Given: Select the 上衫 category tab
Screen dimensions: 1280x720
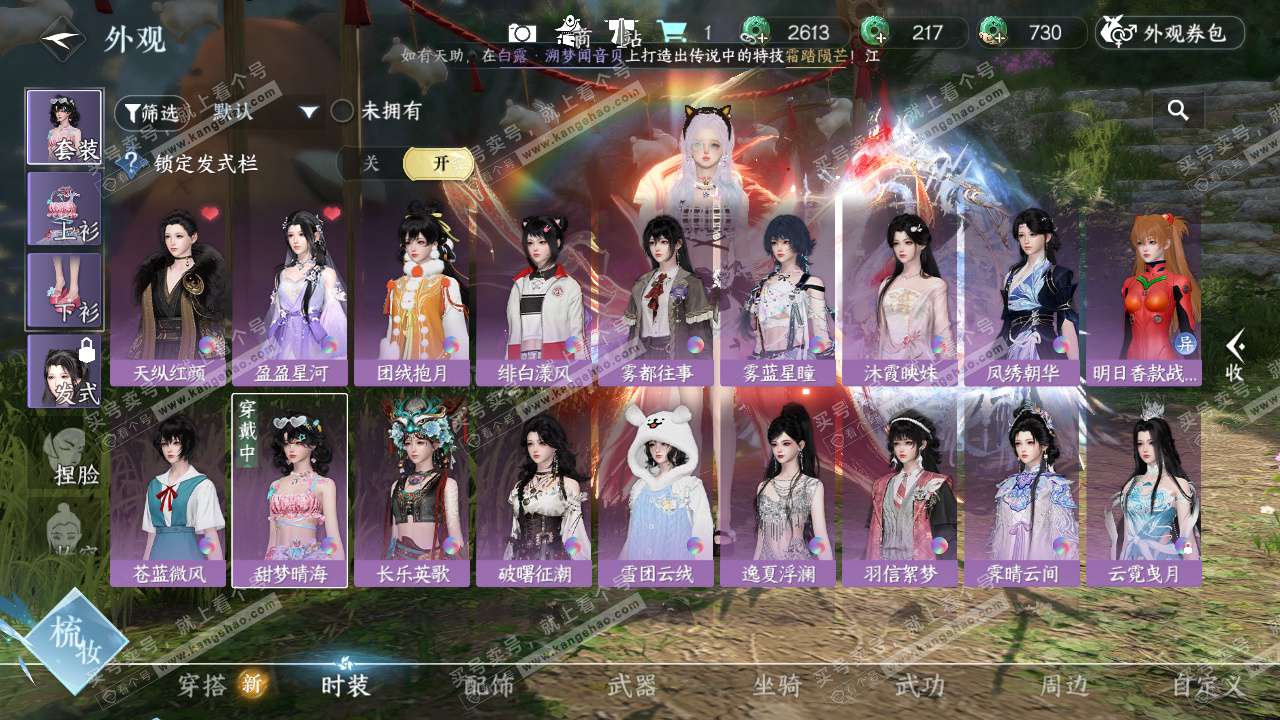Looking at the screenshot, I should (x=64, y=208).
